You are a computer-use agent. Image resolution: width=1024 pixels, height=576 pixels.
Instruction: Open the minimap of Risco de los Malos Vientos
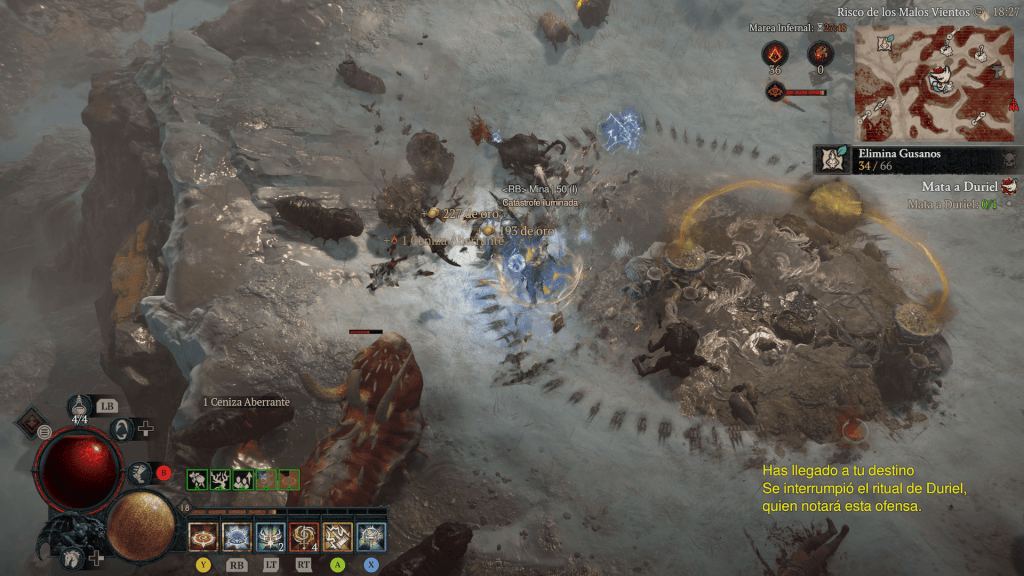point(935,83)
